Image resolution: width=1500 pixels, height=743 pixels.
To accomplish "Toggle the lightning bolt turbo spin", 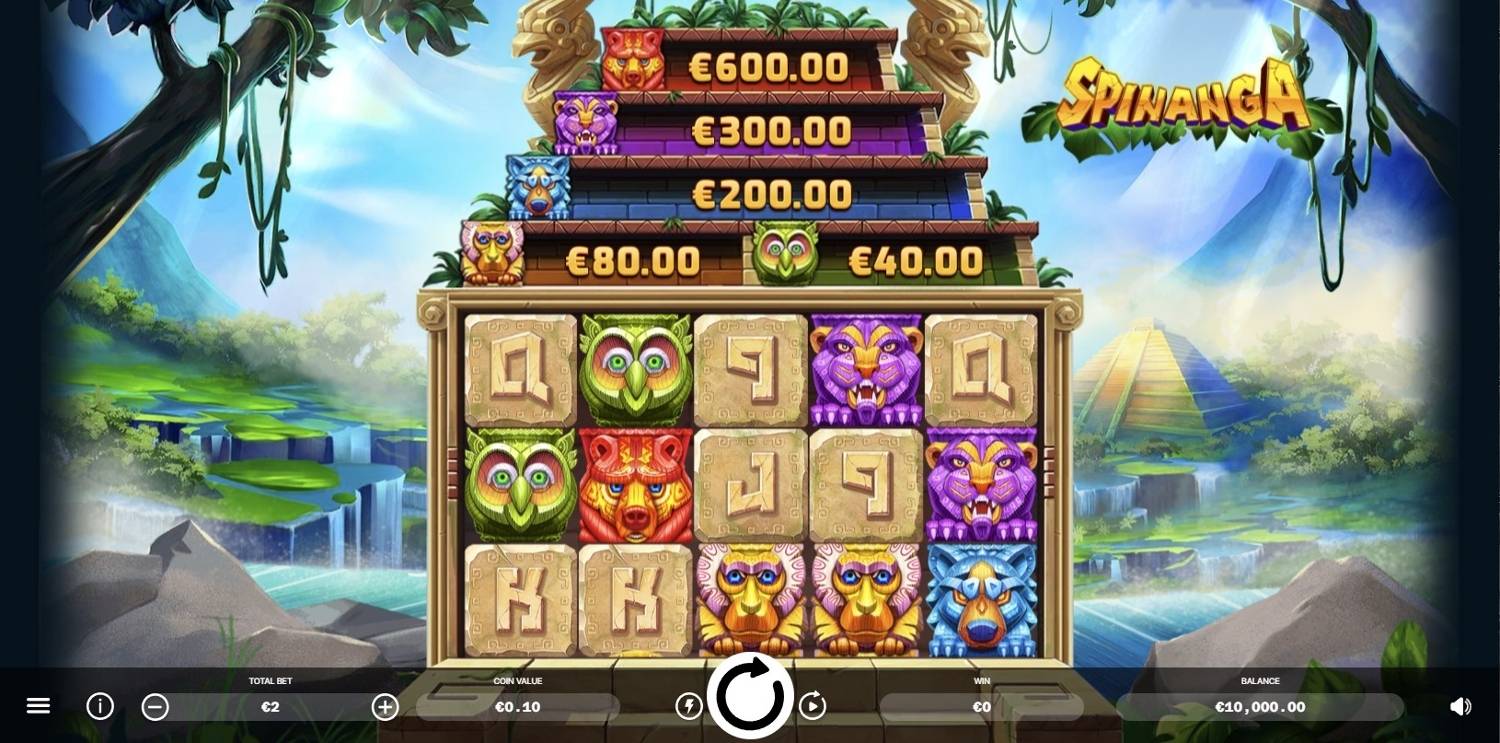I will 689,706.
